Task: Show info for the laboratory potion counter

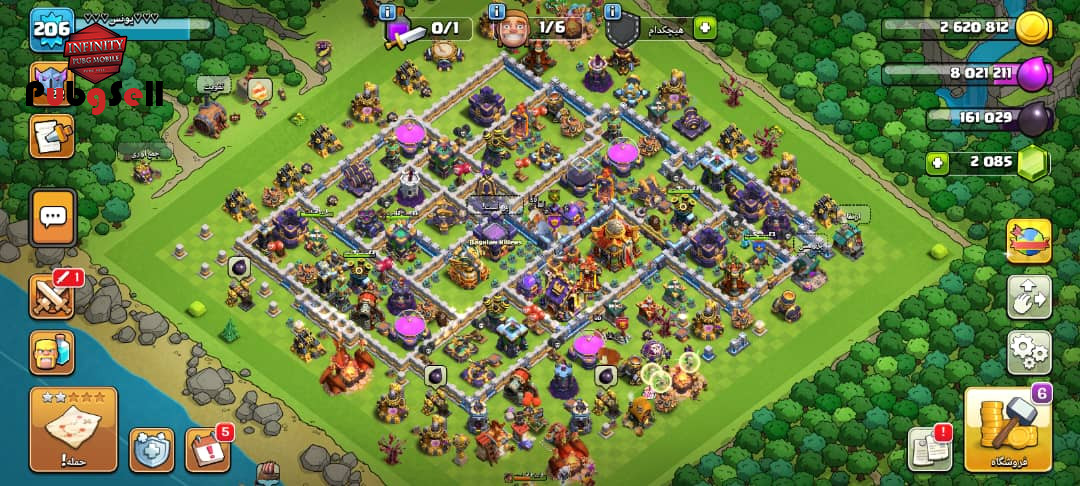Action: pyautogui.click(x=388, y=13)
